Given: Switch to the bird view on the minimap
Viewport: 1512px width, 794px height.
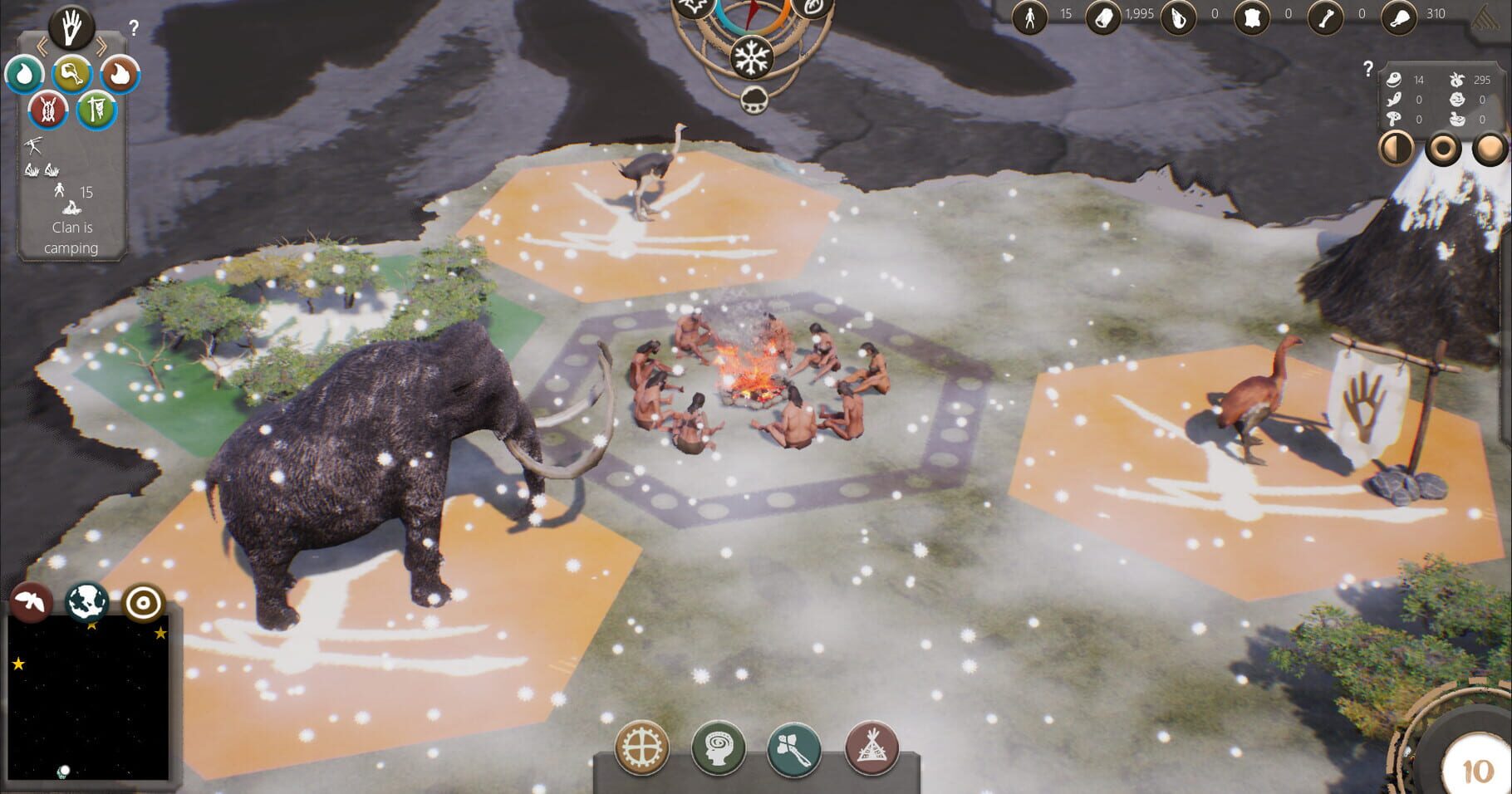Looking at the screenshot, I should (31, 605).
